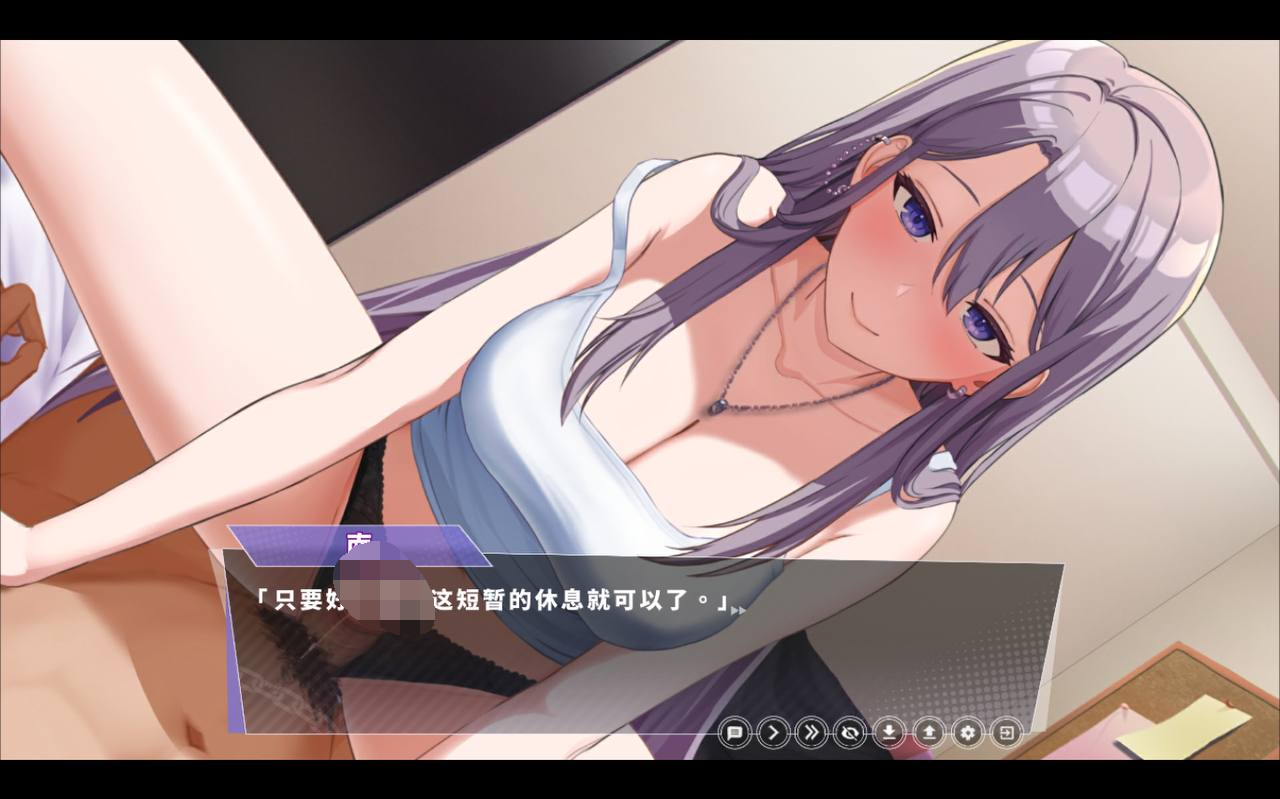The image size is (1280, 799).
Task: Save the game with the download arrow icon
Action: click(889, 733)
